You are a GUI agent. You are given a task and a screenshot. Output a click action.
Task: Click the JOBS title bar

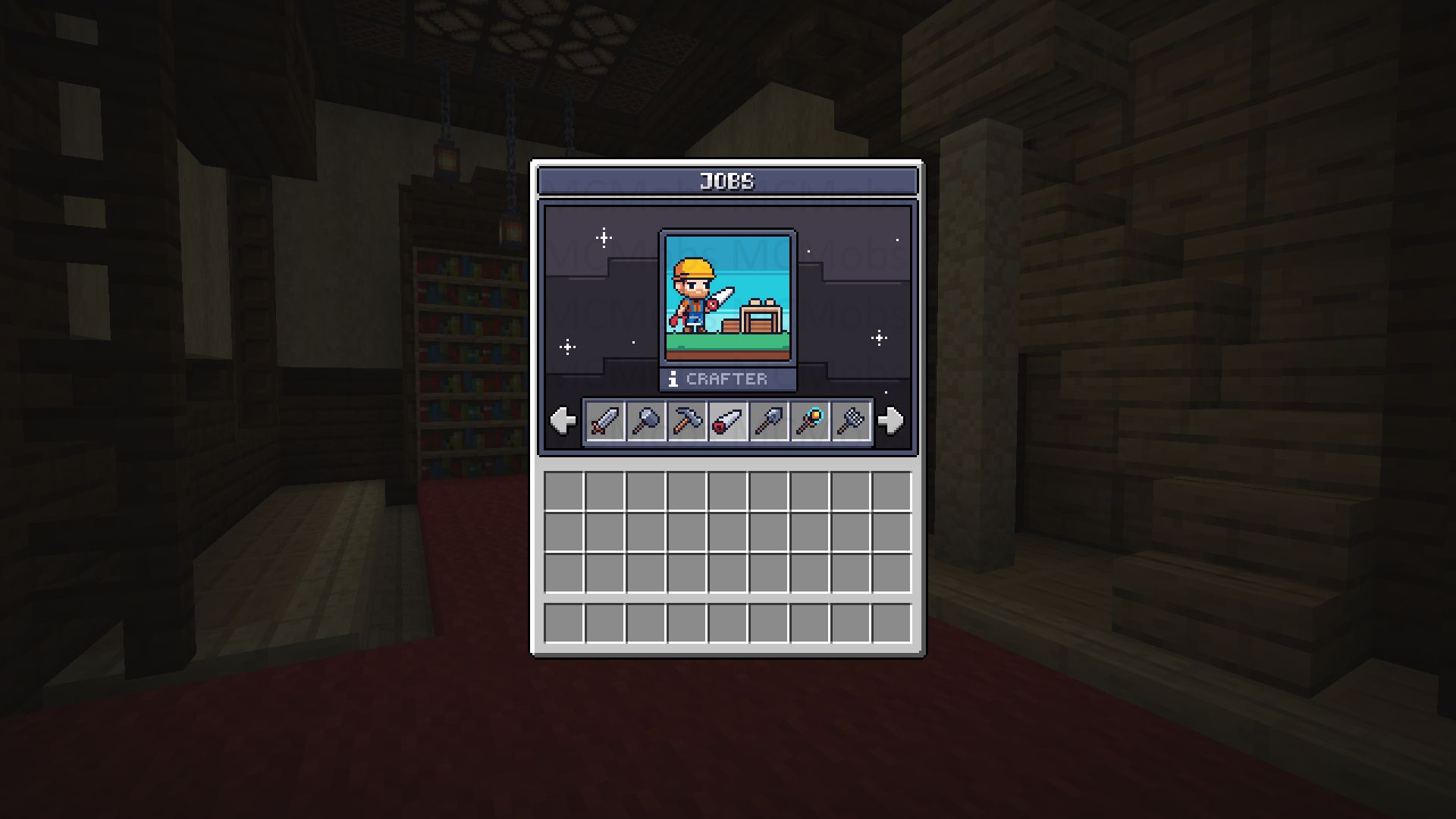(726, 180)
